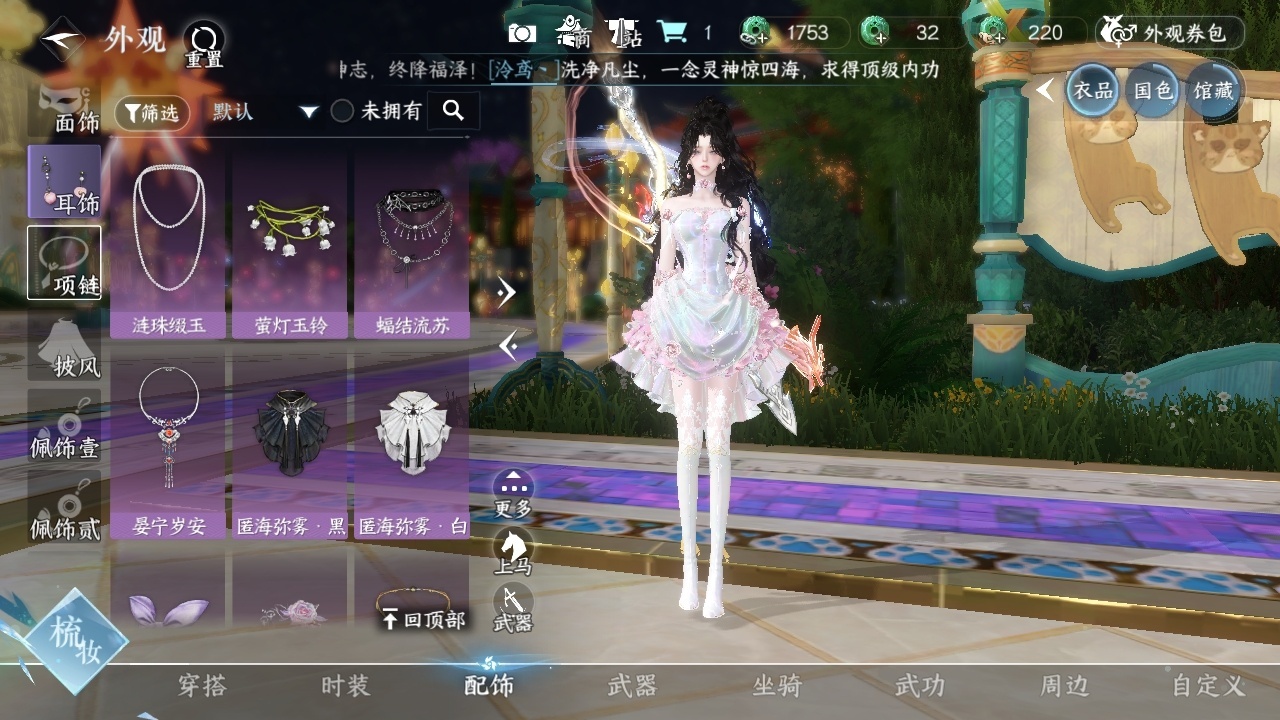Screen dimensions: 1280x720
Task: Toggle the 未拥有 checkbox
Action: (x=343, y=112)
